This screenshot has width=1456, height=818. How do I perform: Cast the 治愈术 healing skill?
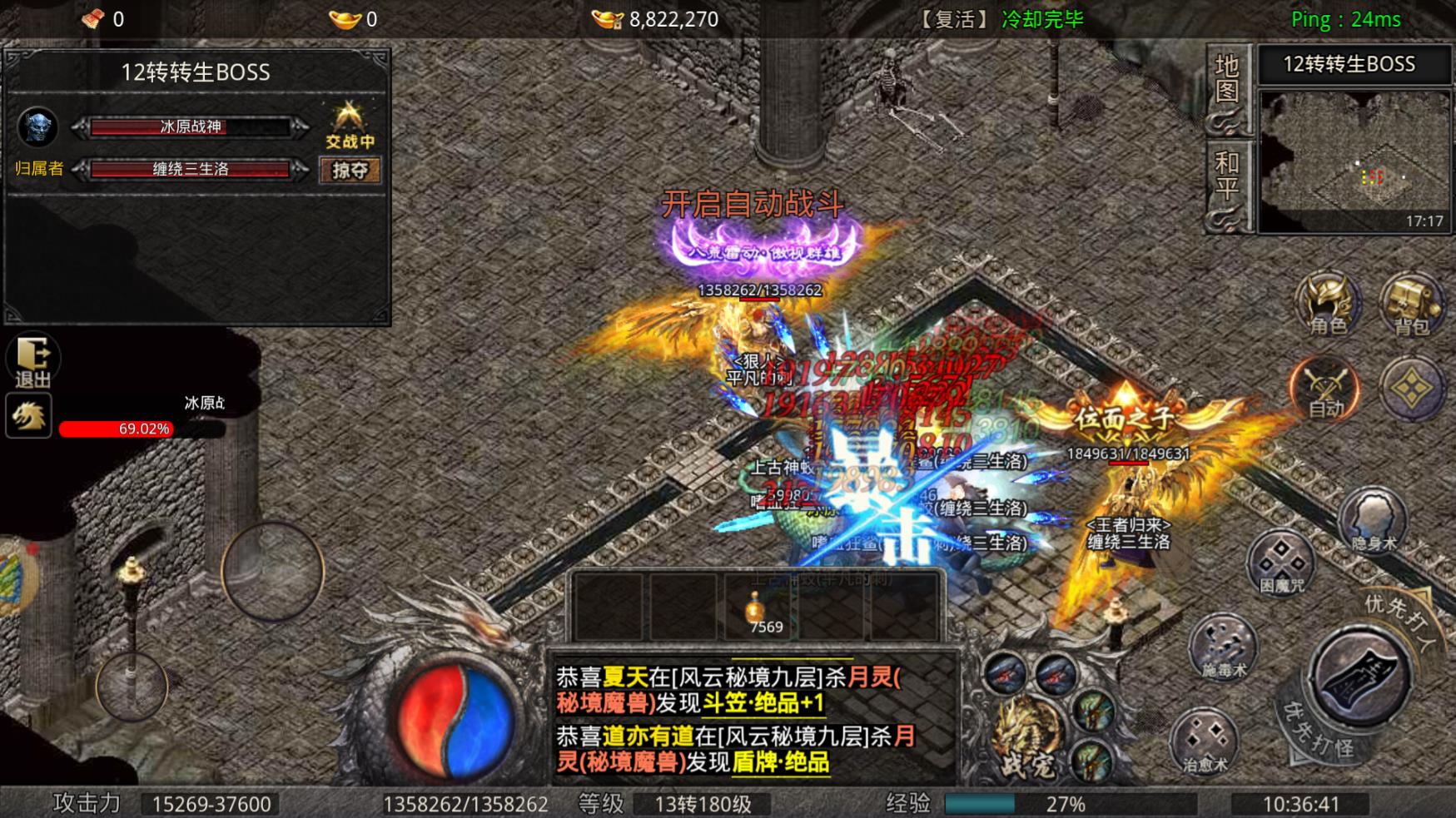(1204, 741)
